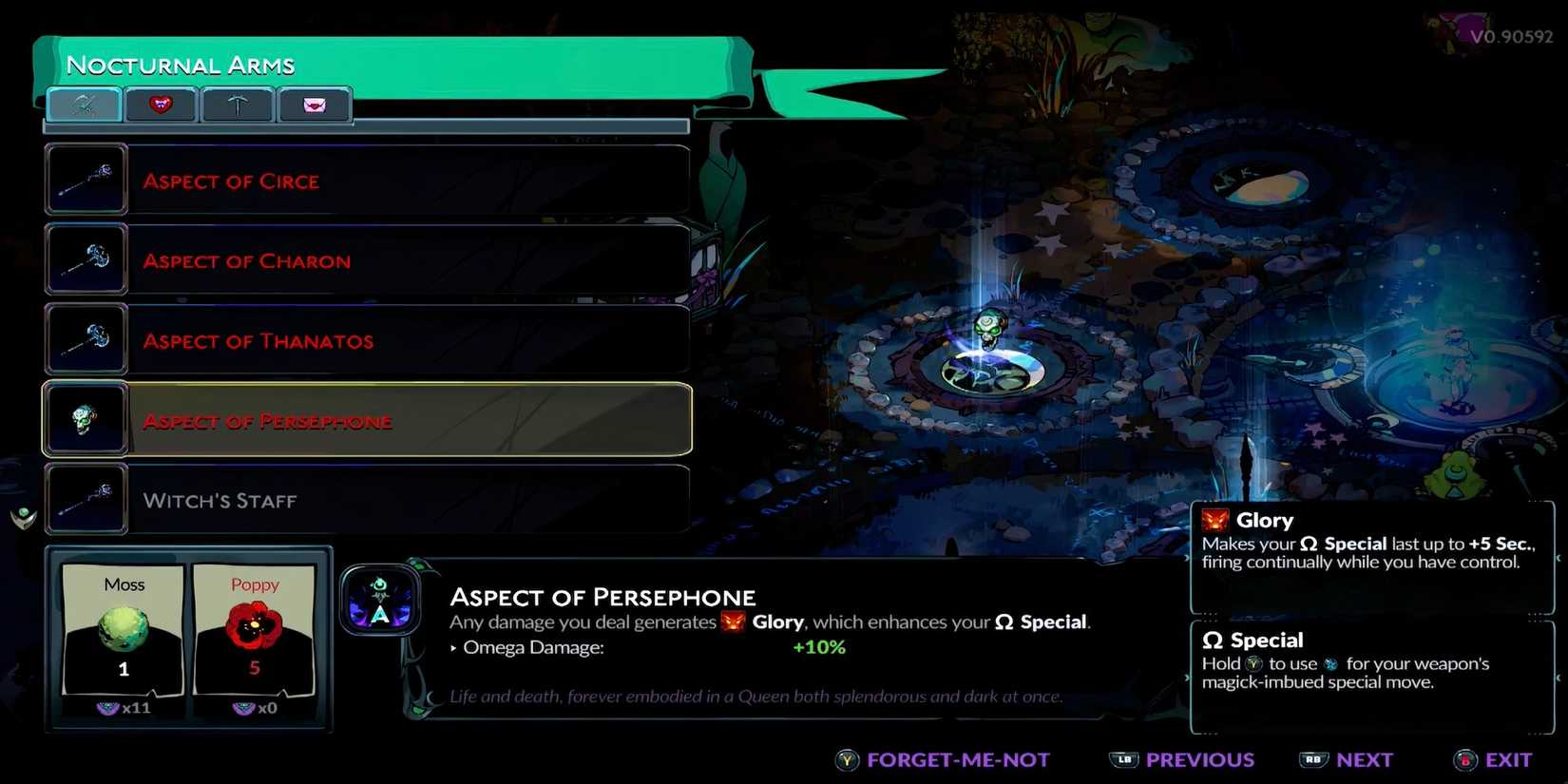Select the crossed-weapons Nocturnal Arms tab icon
Image resolution: width=1568 pixels, height=784 pixels.
[84, 105]
